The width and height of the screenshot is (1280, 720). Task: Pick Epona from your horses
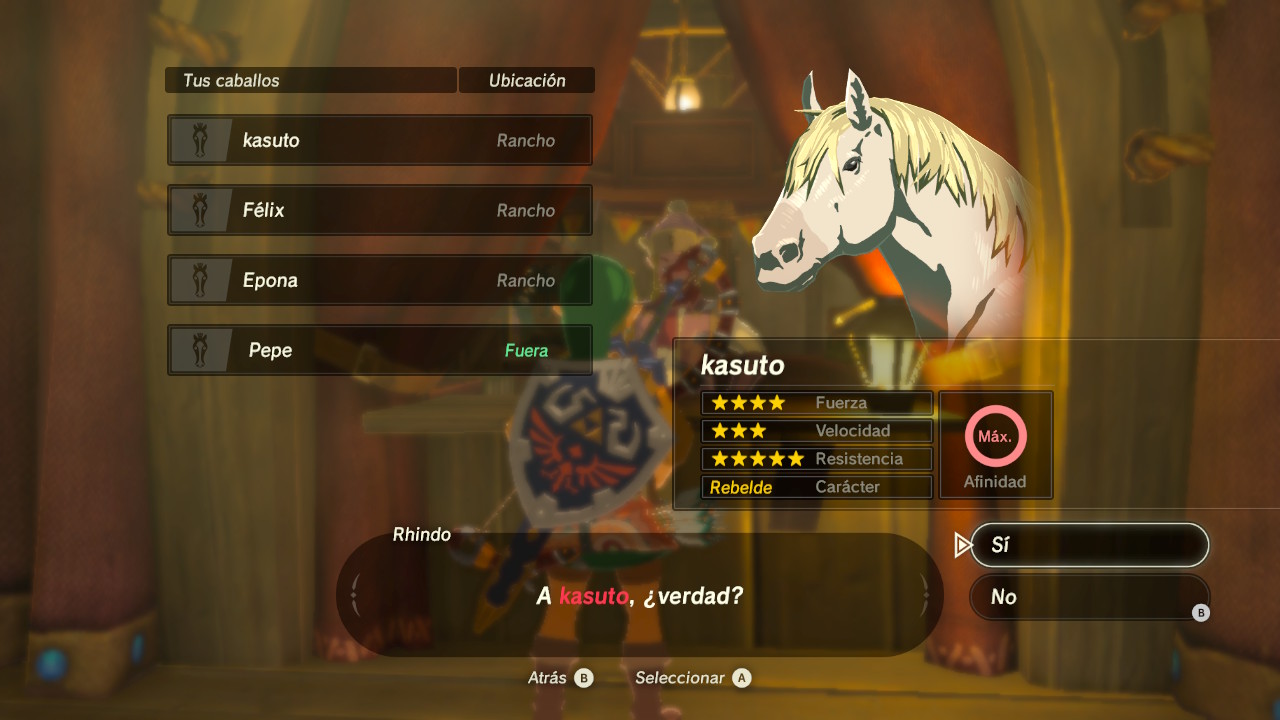(380, 280)
